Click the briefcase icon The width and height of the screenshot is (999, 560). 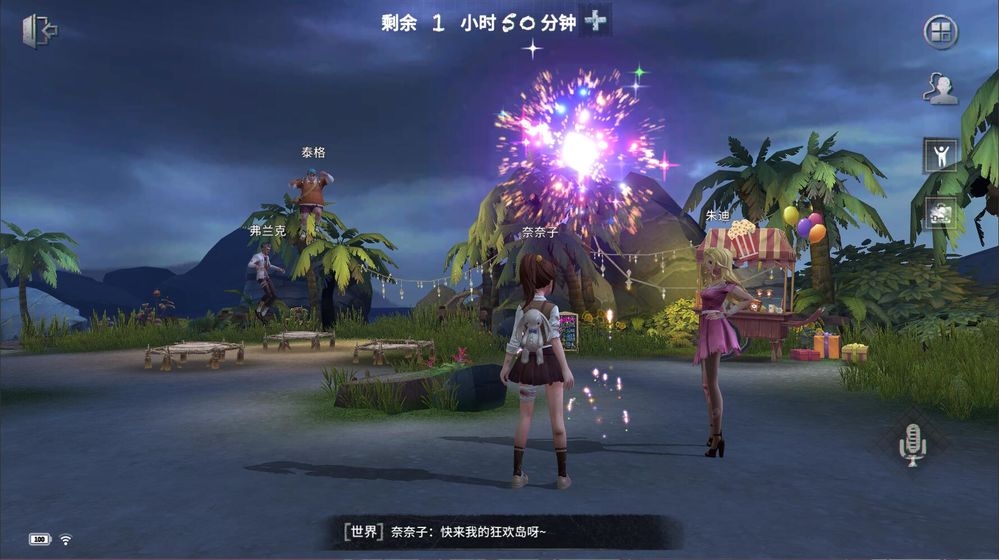click(940, 214)
